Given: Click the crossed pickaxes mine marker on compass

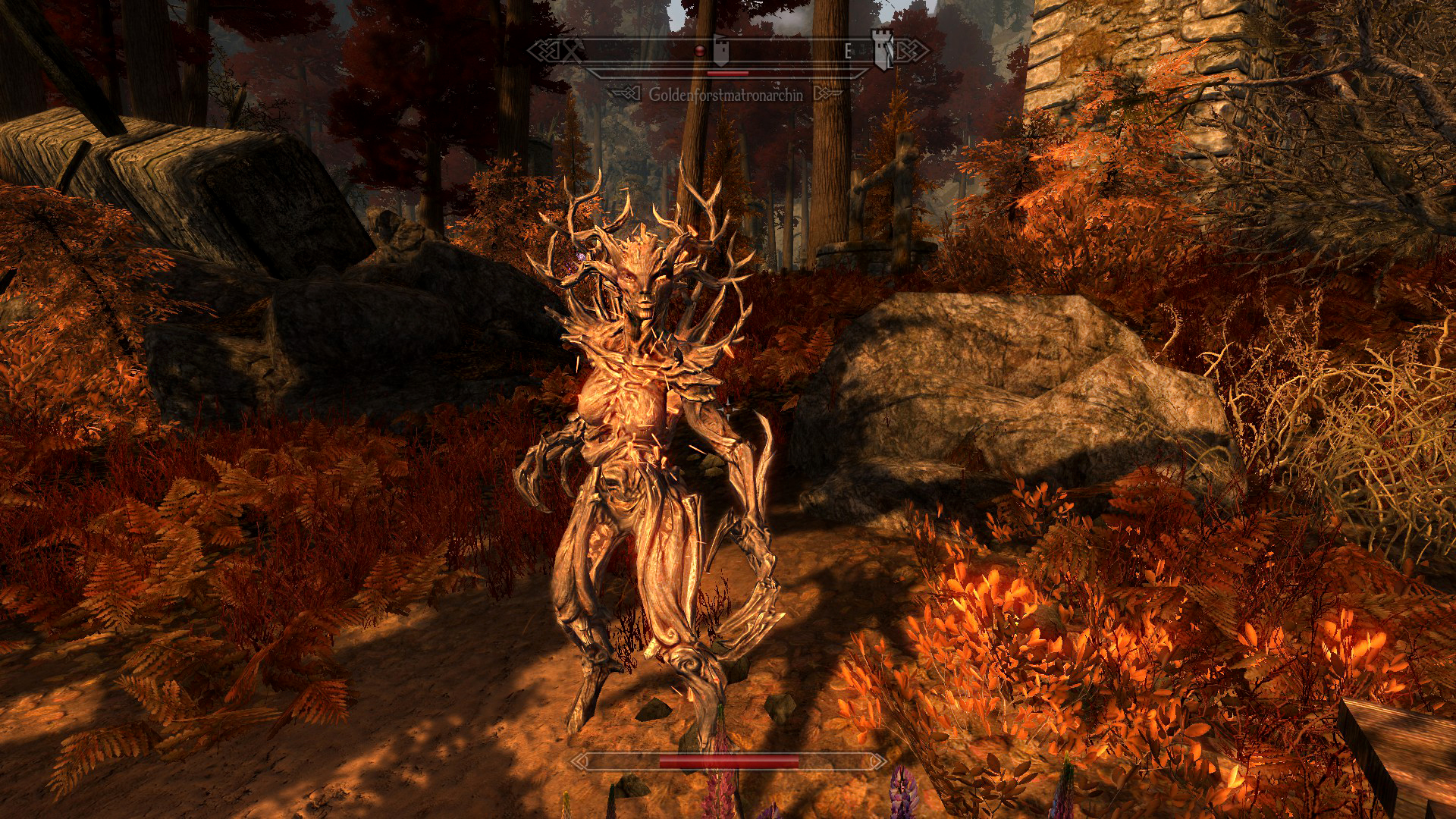Looking at the screenshot, I should pyautogui.click(x=573, y=52).
